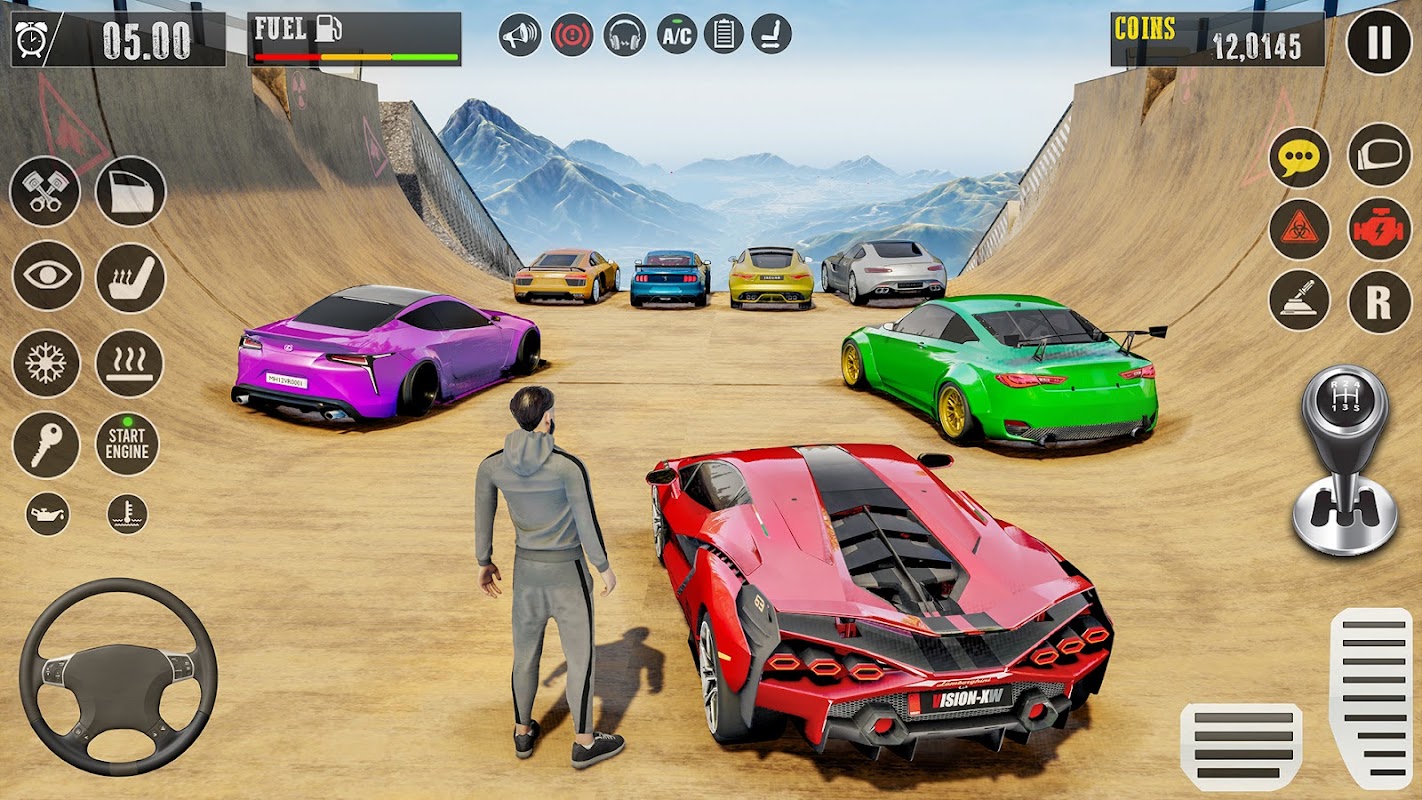Sound the megaphone horn icon
The image size is (1422, 800).
pyautogui.click(x=520, y=34)
